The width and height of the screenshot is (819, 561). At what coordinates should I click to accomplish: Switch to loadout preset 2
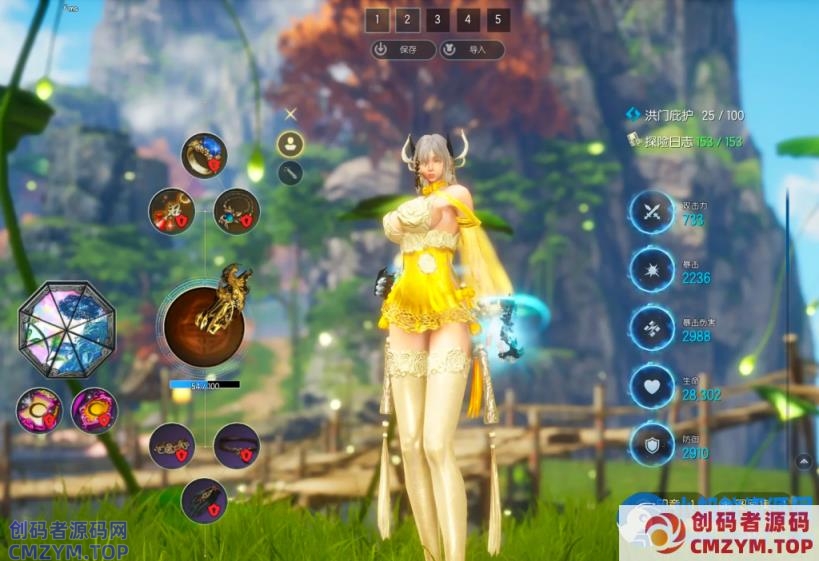tap(407, 20)
